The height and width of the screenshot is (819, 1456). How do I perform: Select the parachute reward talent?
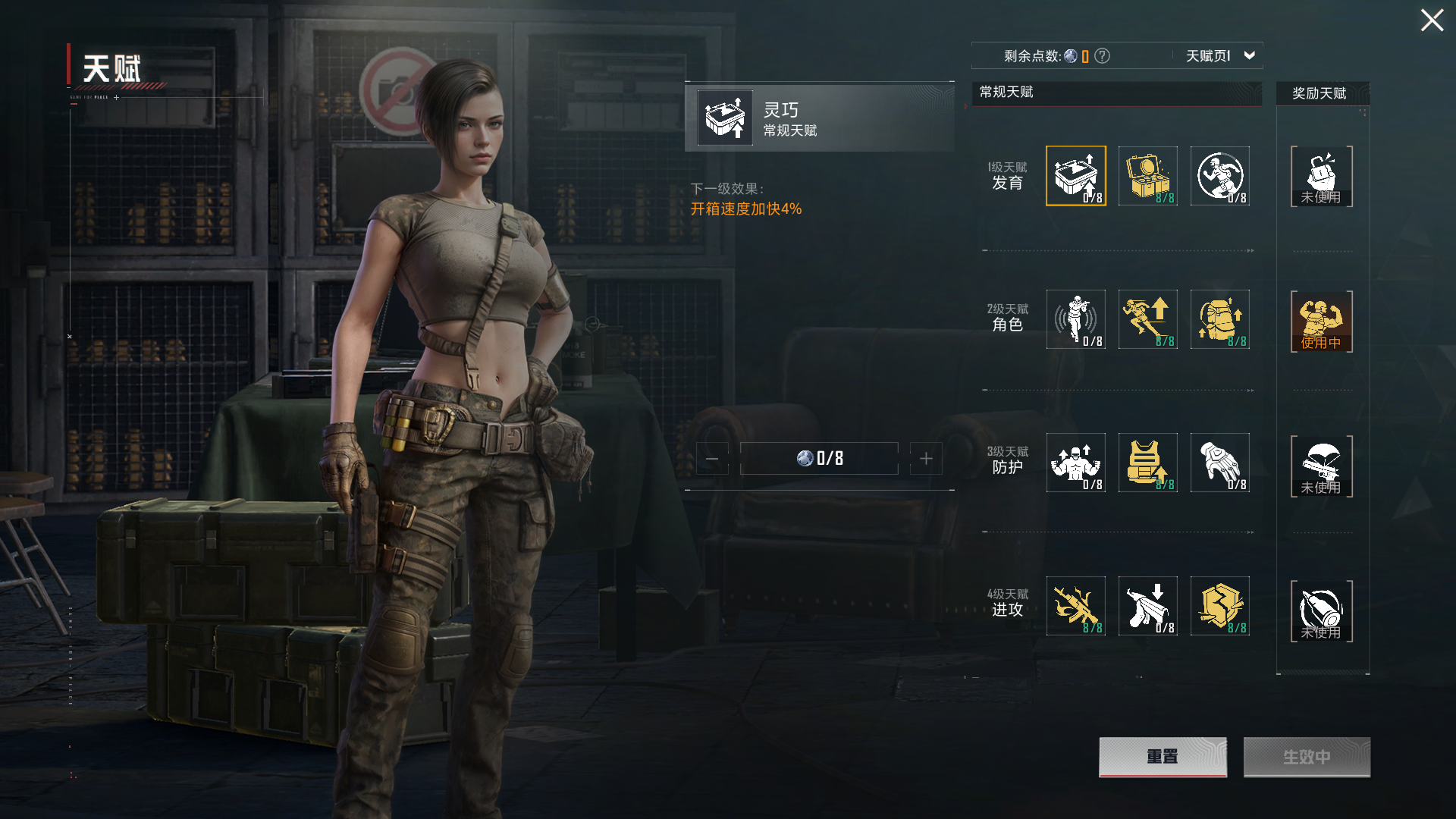tap(1321, 466)
